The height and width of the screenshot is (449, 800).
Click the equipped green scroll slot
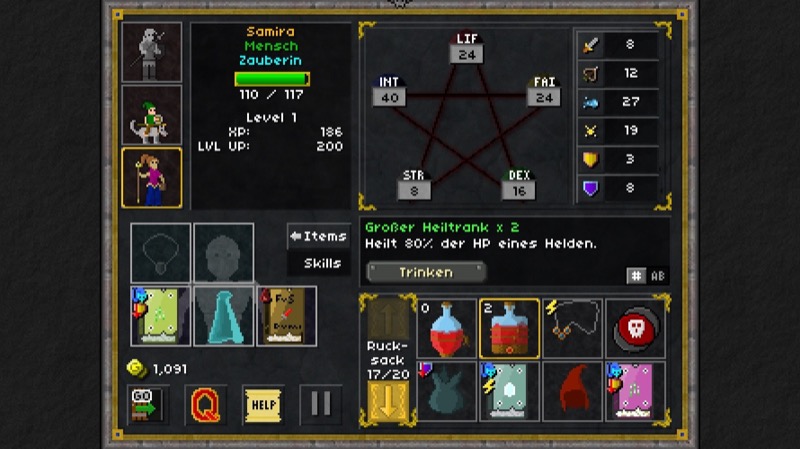pyautogui.click(x=161, y=316)
